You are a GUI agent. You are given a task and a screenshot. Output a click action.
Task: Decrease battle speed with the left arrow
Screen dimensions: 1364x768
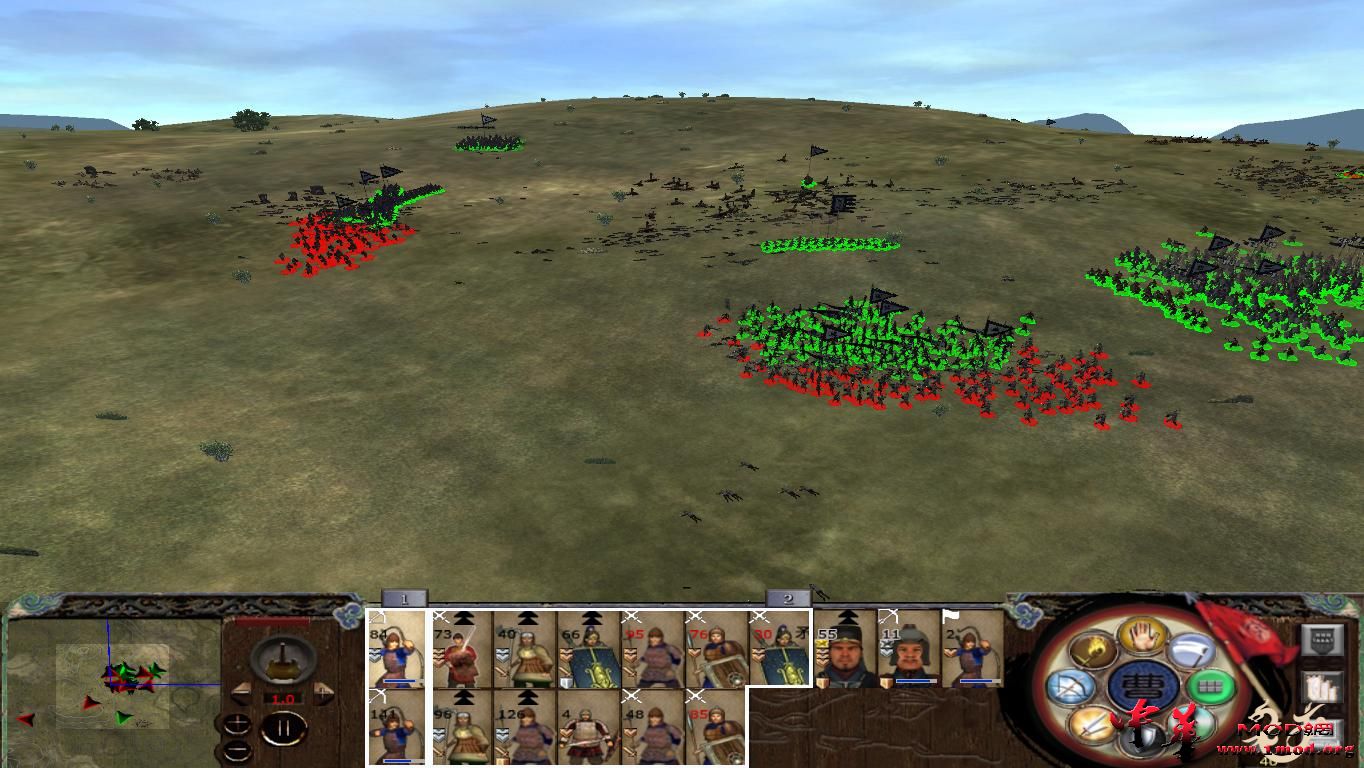[x=240, y=694]
